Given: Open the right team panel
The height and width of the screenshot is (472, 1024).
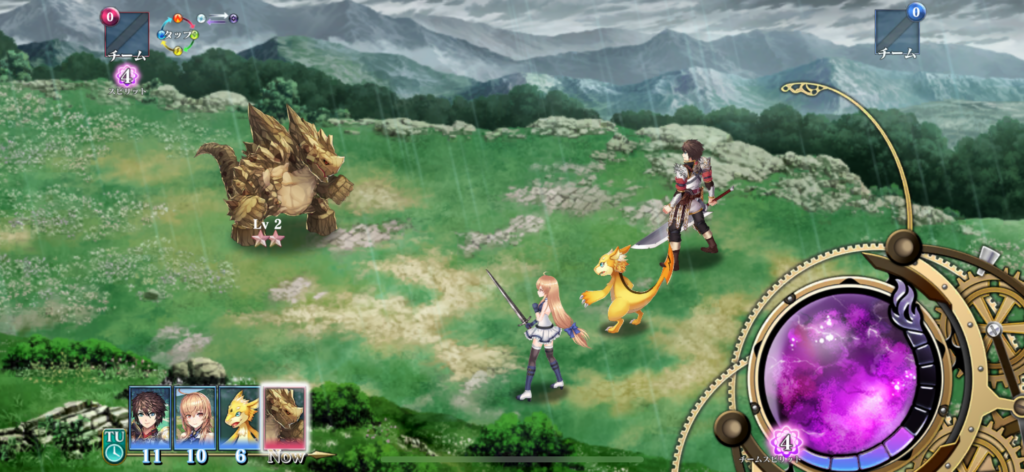Looking at the screenshot, I should [x=896, y=34].
